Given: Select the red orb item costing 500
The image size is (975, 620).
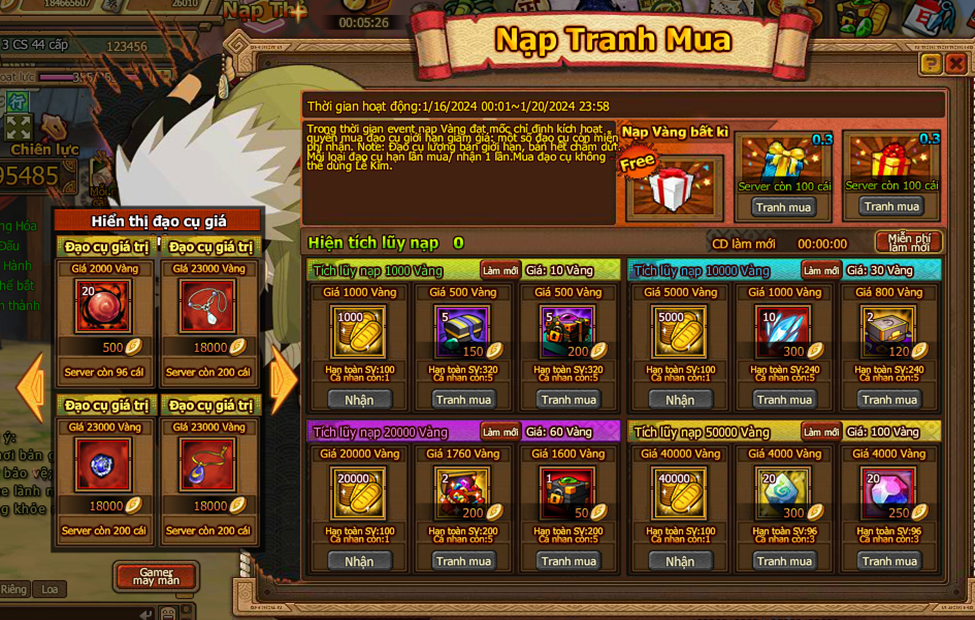Looking at the screenshot, I should [x=103, y=305].
